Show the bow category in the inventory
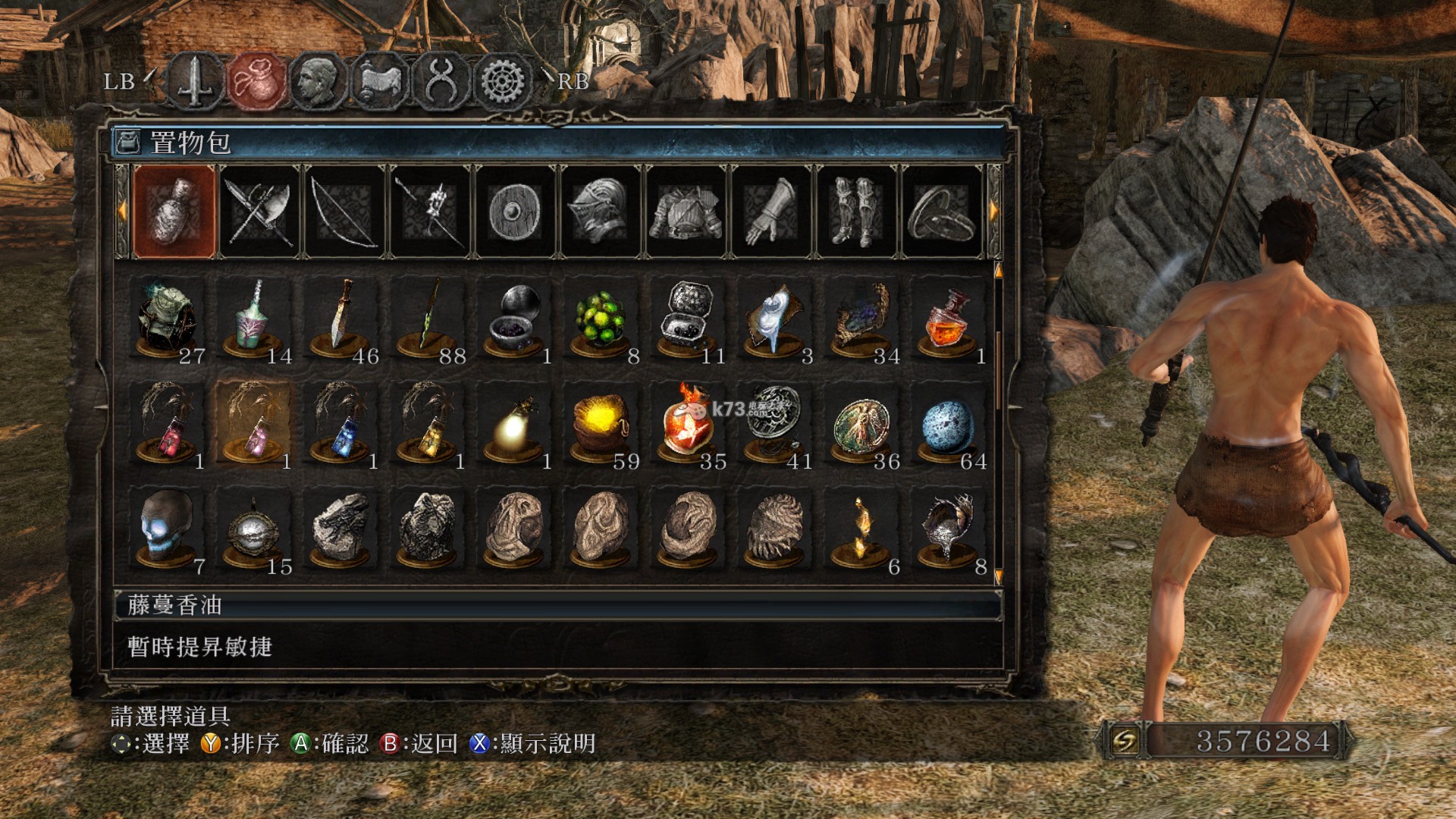 [345, 212]
